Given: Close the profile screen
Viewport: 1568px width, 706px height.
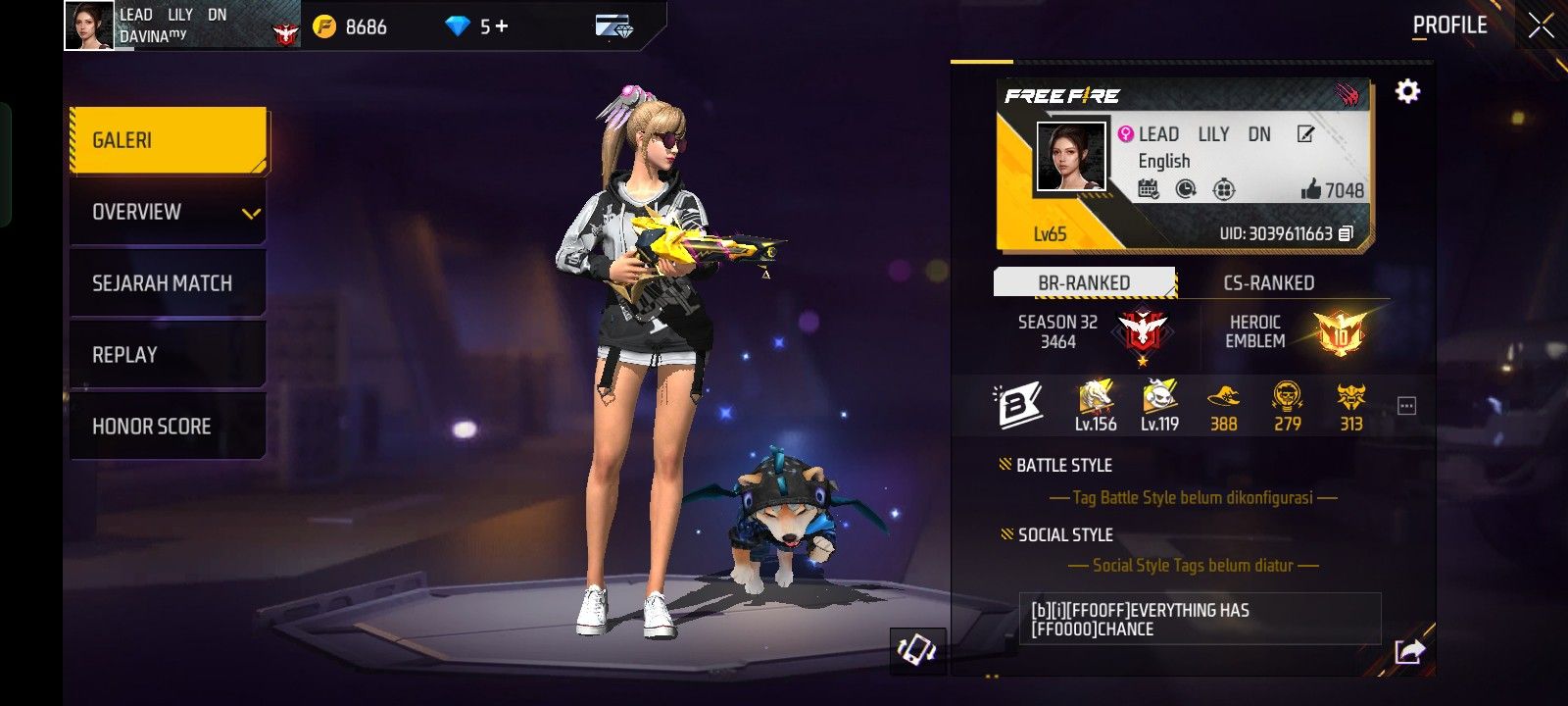Looking at the screenshot, I should 1541,26.
